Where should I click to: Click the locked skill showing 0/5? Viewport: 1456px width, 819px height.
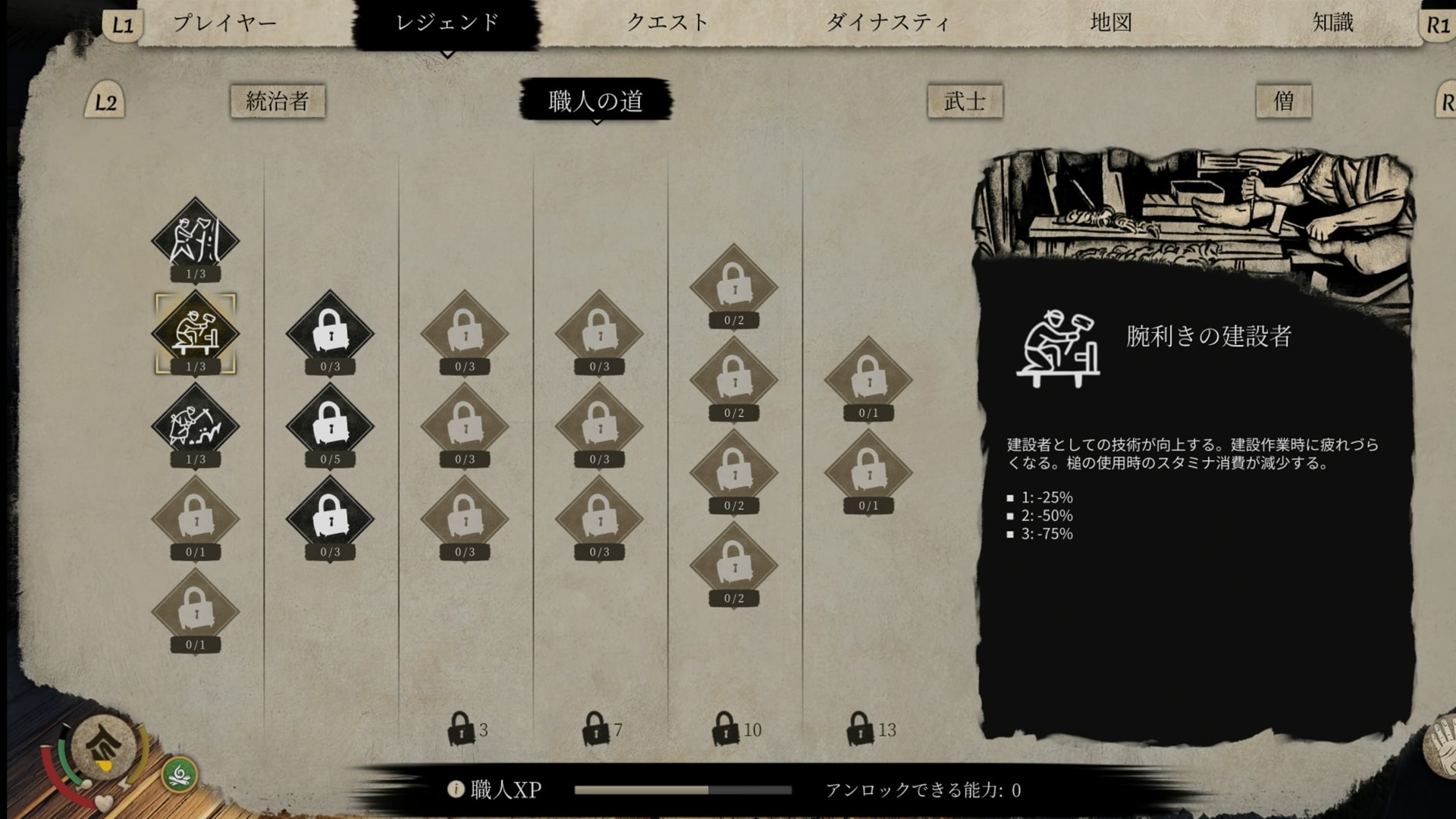point(330,425)
